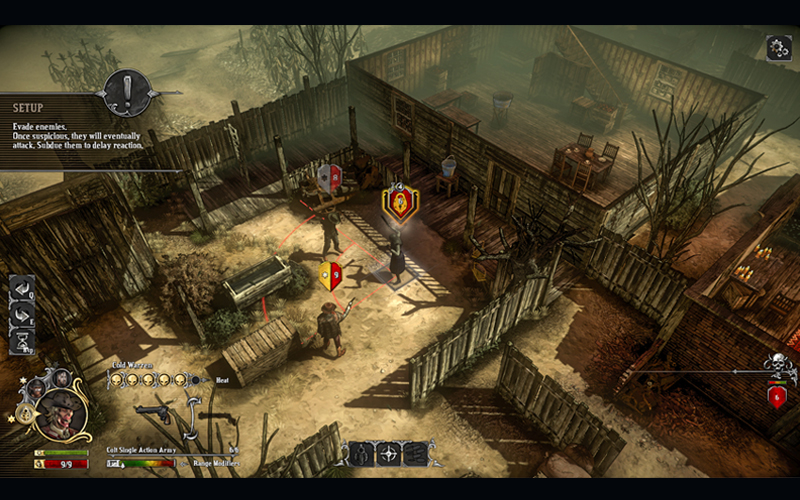Click the exclamation objective medallion
The image size is (800, 500).
[x=127, y=94]
